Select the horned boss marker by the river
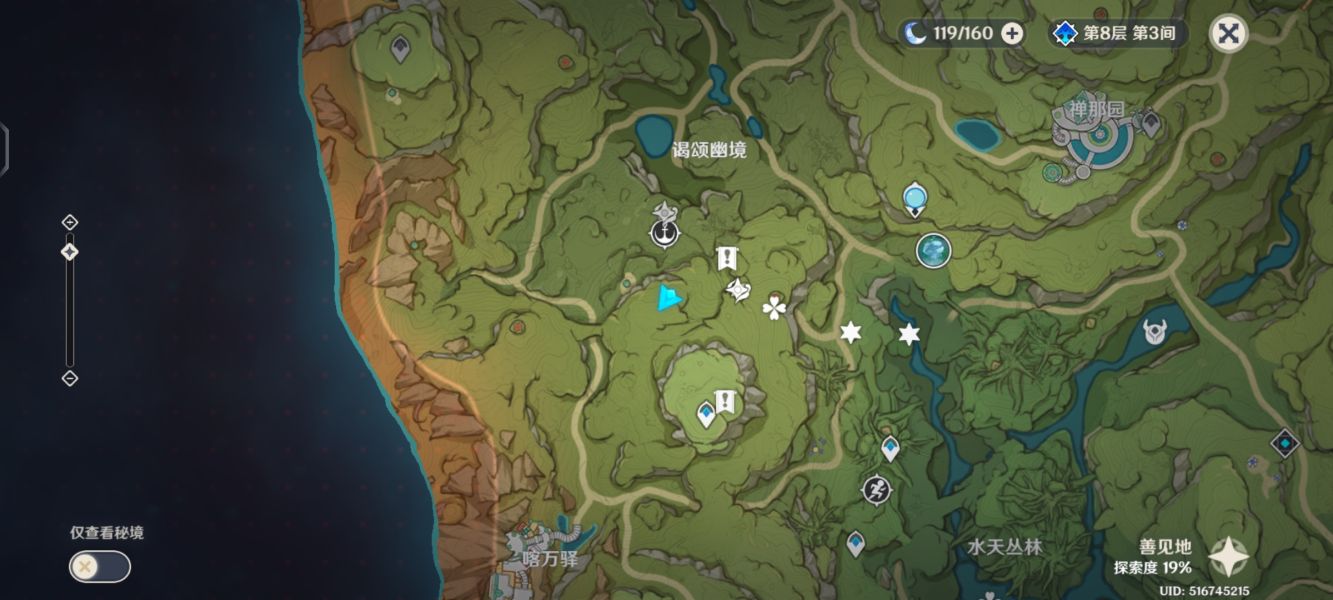This screenshot has width=1333, height=600. pos(1155,331)
